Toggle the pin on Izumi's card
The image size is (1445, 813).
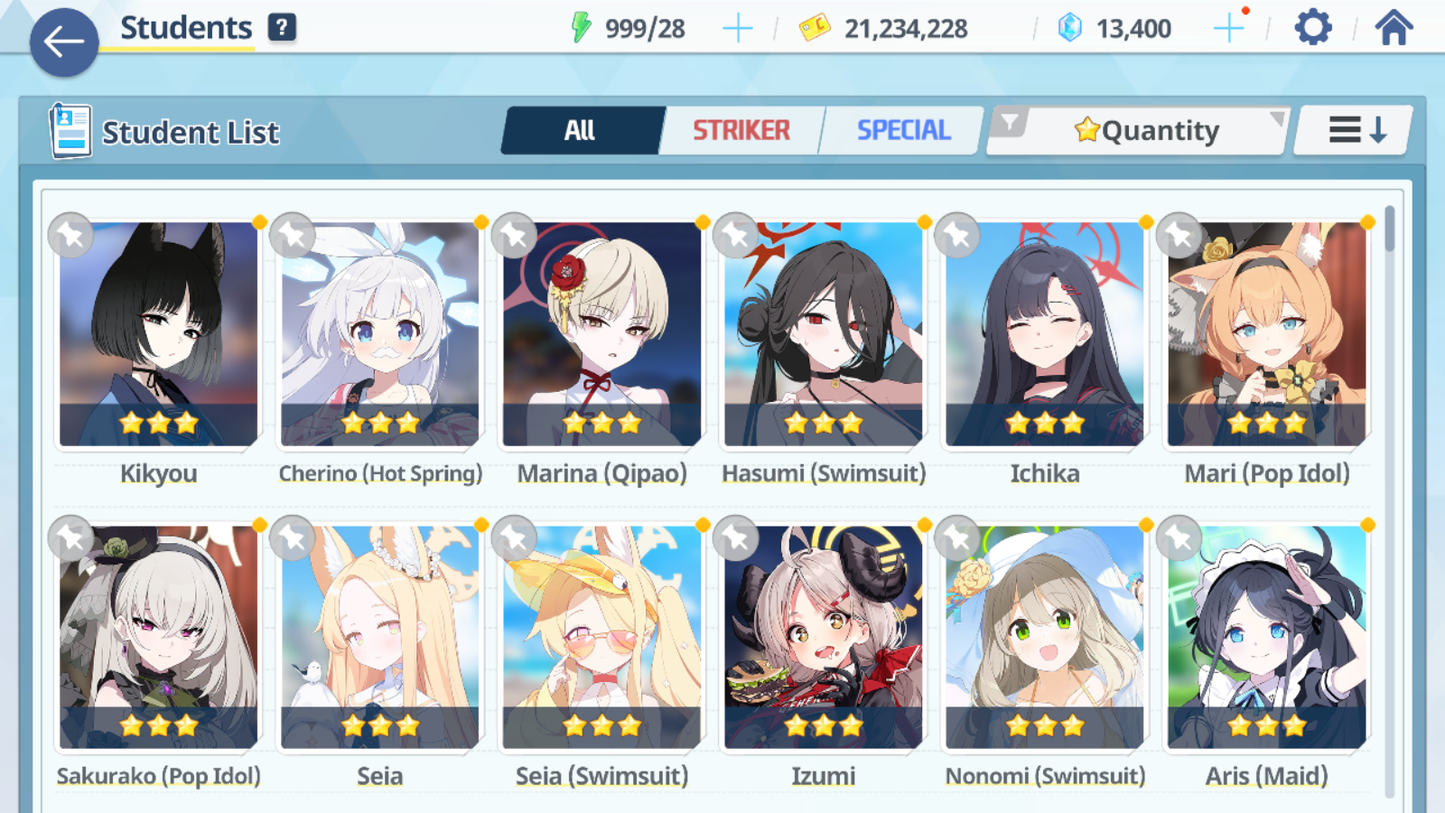[735, 538]
